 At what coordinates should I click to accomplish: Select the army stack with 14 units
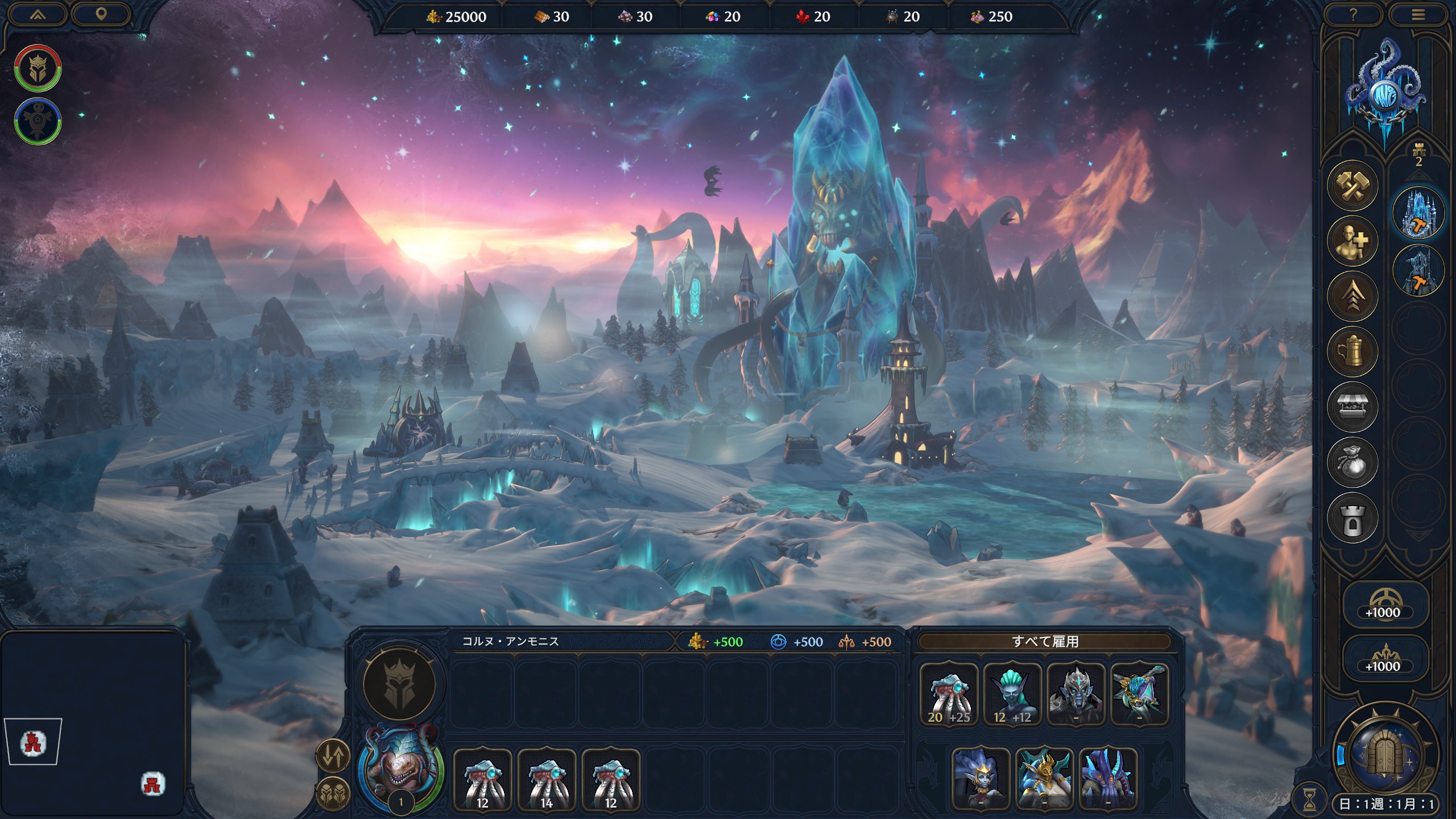pyautogui.click(x=547, y=779)
